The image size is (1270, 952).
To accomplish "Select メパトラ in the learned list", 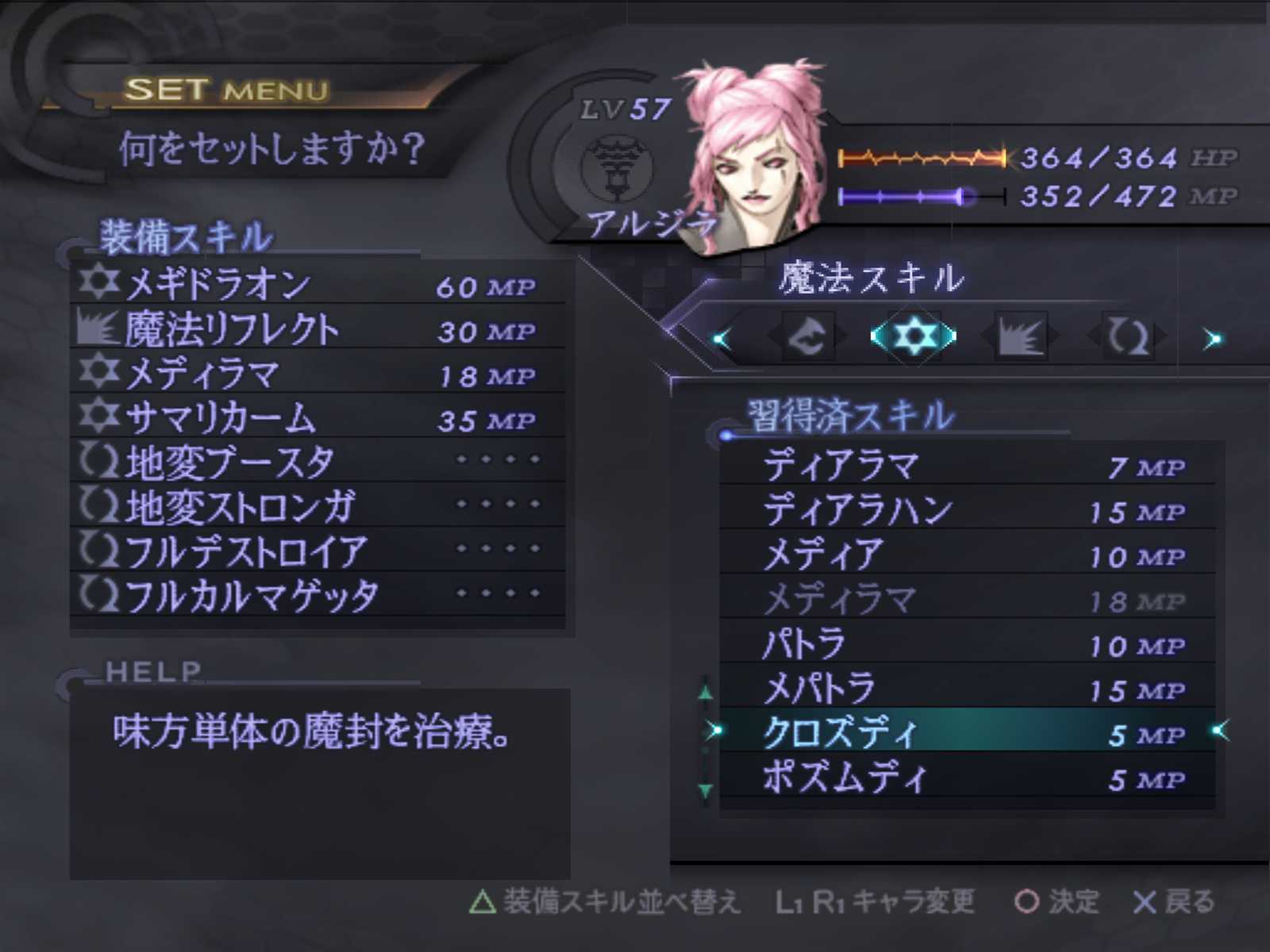I will coord(968,689).
